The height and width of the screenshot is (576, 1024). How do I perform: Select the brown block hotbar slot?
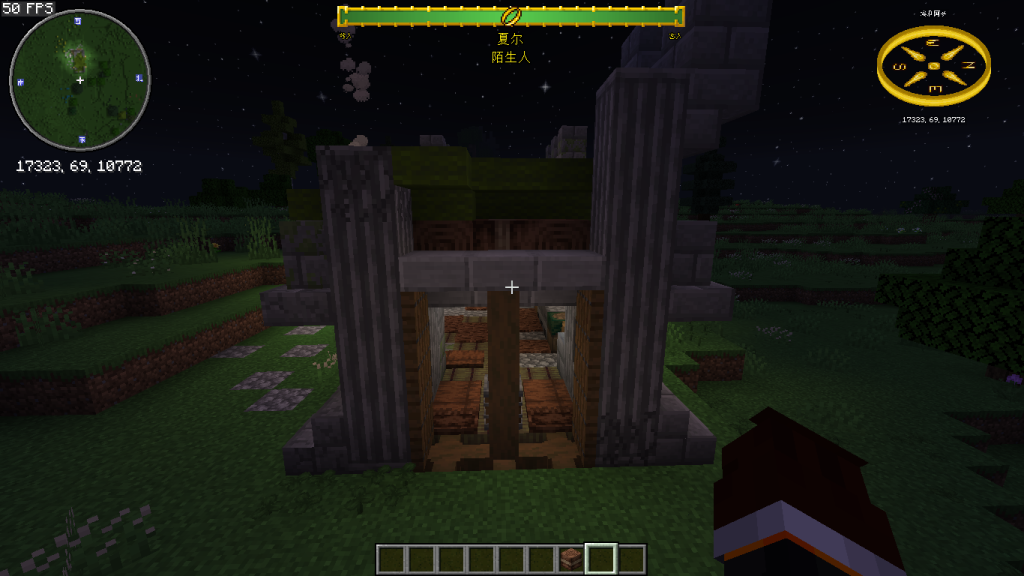click(572, 559)
